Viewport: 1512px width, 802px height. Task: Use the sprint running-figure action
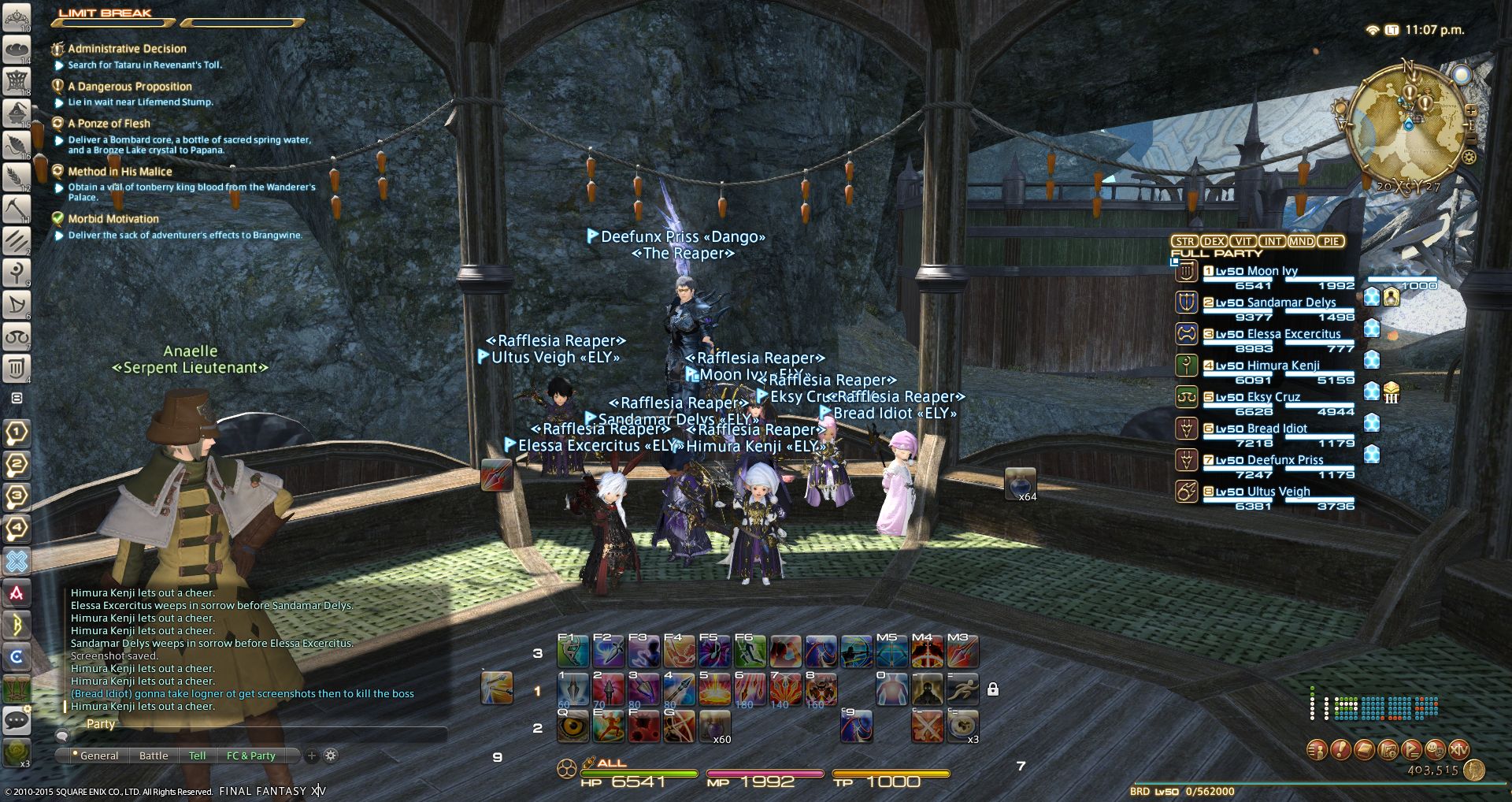click(x=963, y=689)
